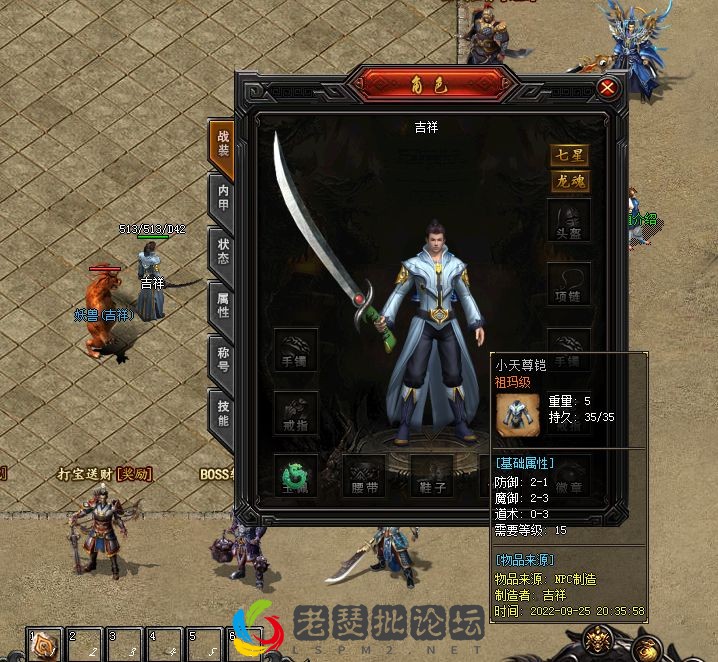Open the 龙魂 button
This screenshot has width=718, height=662.
pos(569,181)
